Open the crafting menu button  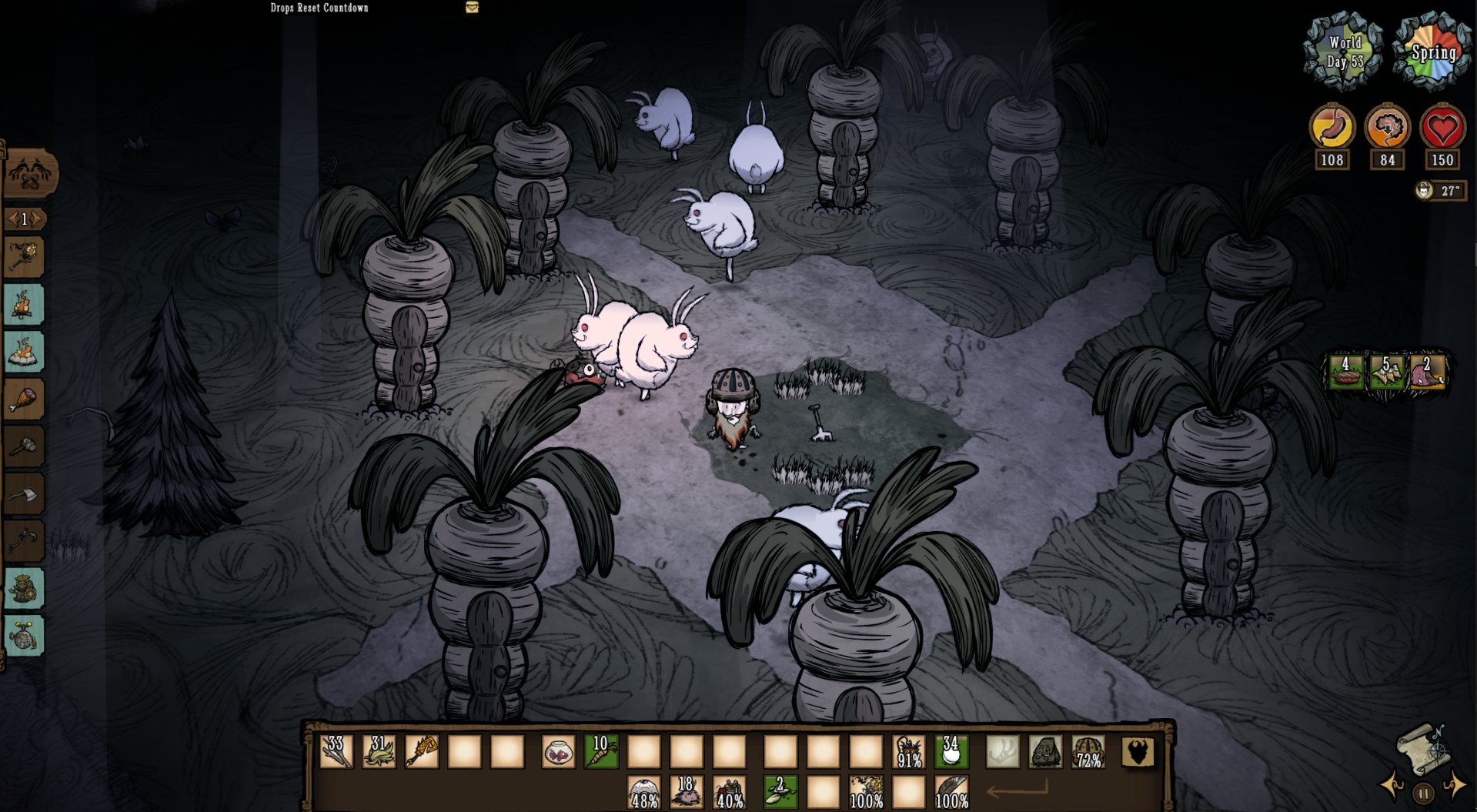(30, 175)
